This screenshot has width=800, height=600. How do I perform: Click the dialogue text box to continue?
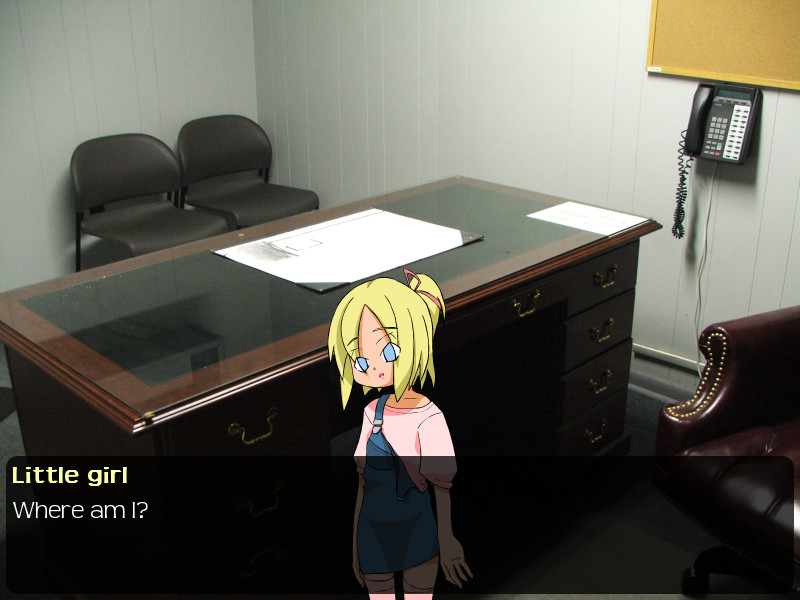400,525
